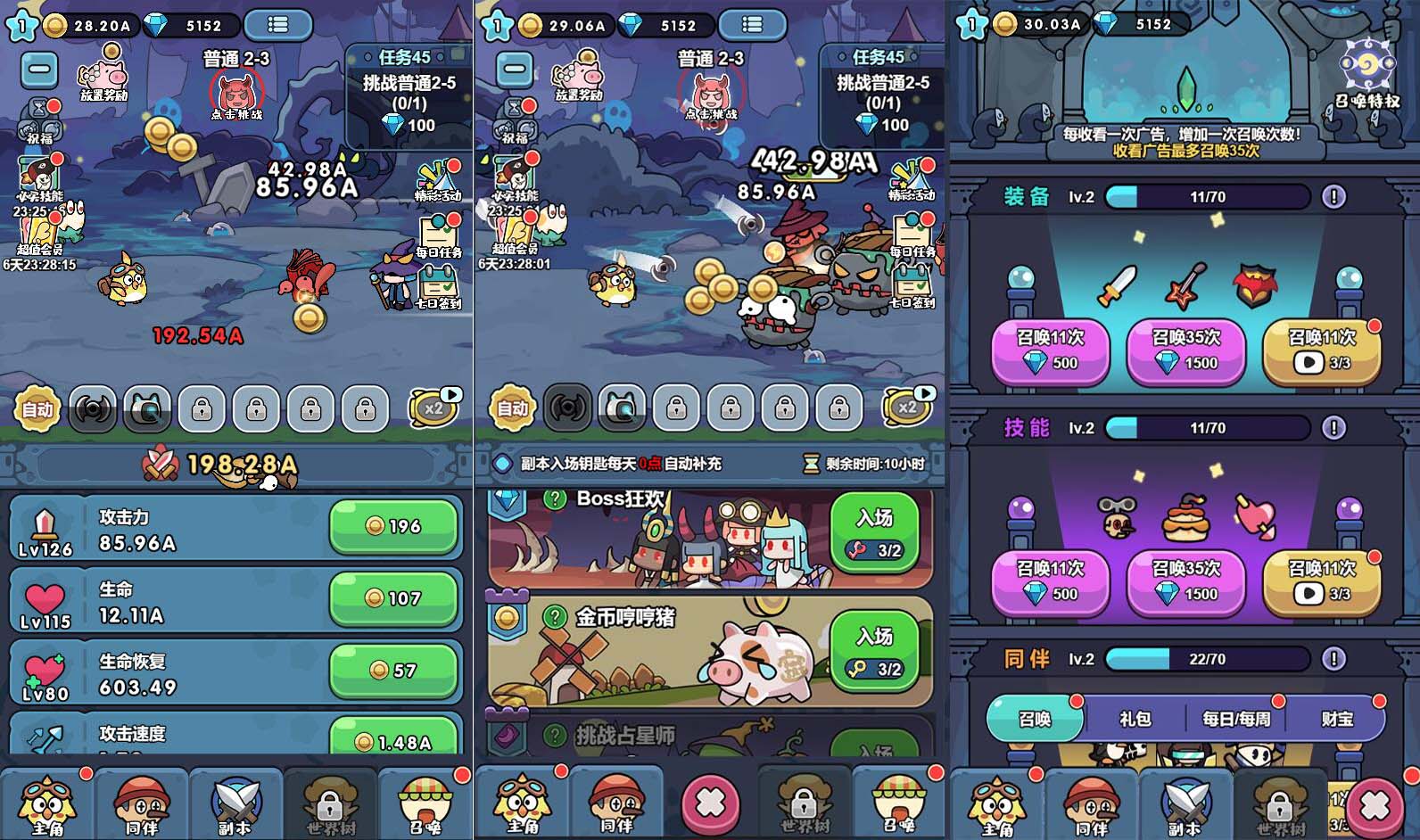1420x840 pixels.
Task: Watch an ad for the 装备 summon
Action: coord(1321,350)
